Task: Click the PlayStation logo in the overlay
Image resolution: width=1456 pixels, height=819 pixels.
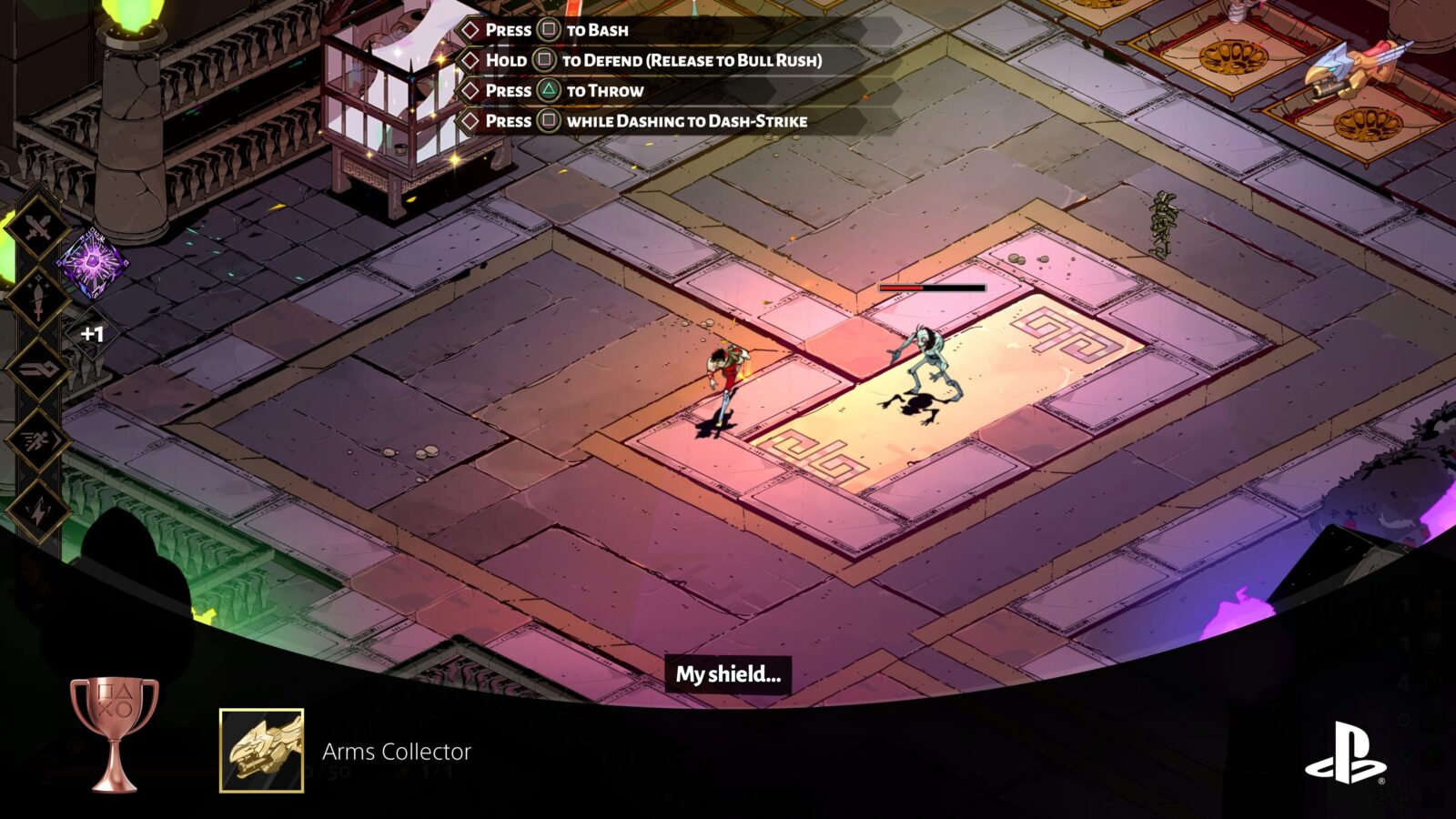Action: 1345,753
